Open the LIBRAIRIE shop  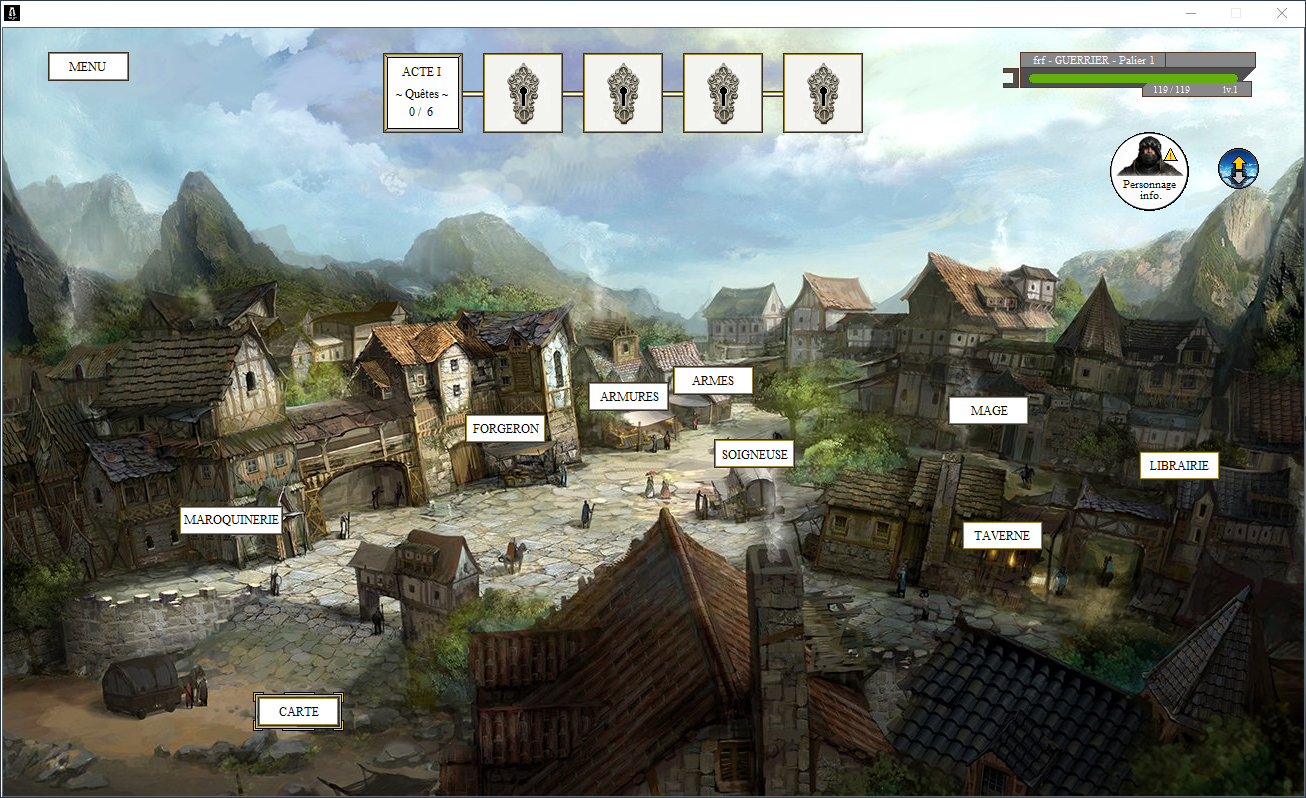(1179, 465)
